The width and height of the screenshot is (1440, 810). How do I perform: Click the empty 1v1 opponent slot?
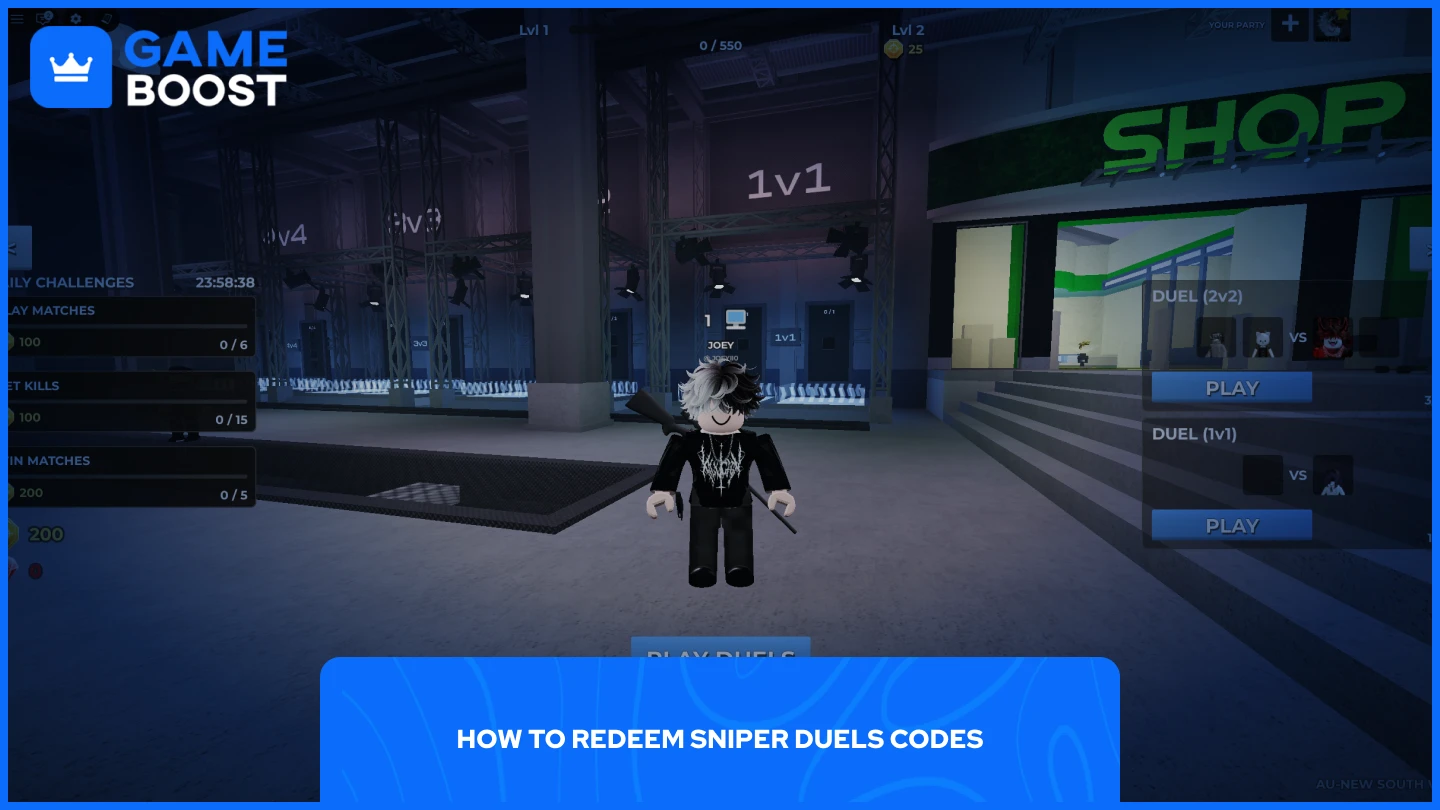(1263, 475)
